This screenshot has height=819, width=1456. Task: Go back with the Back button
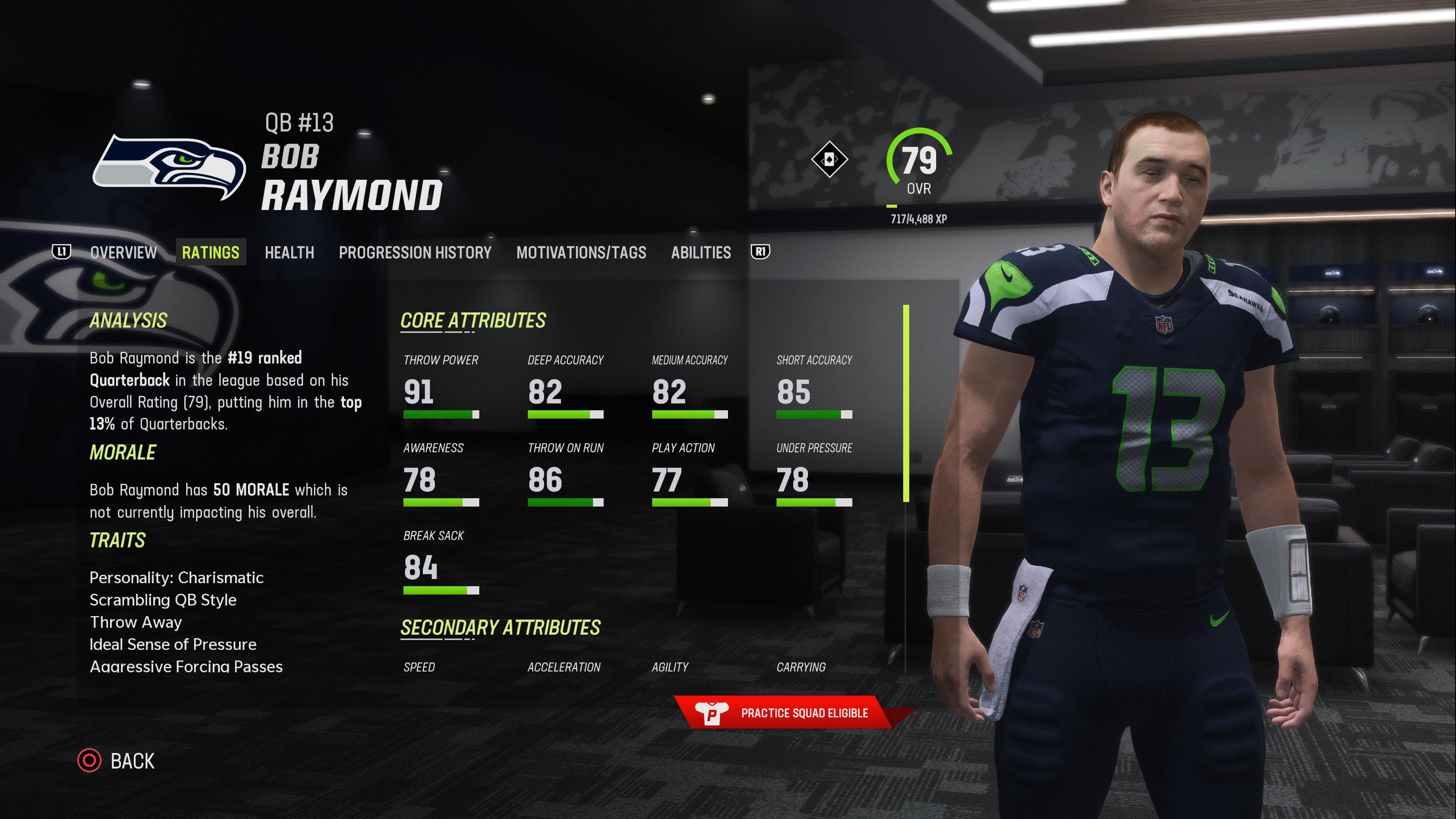pyautogui.click(x=116, y=761)
